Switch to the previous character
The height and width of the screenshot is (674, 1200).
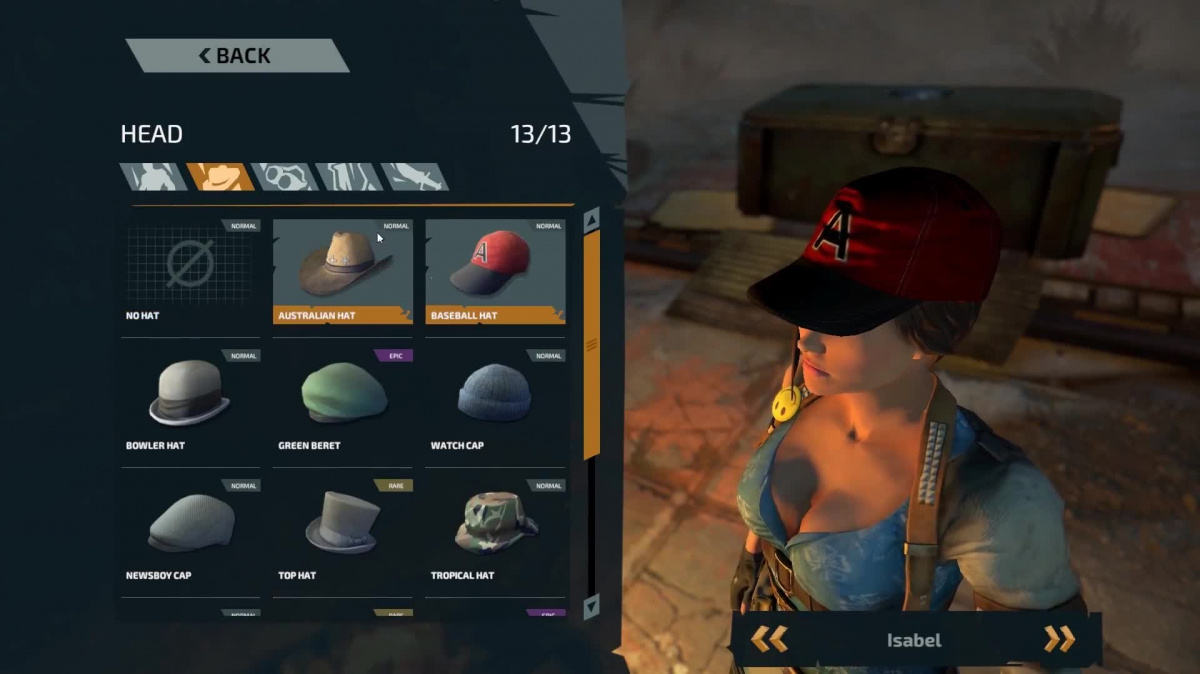coord(769,639)
